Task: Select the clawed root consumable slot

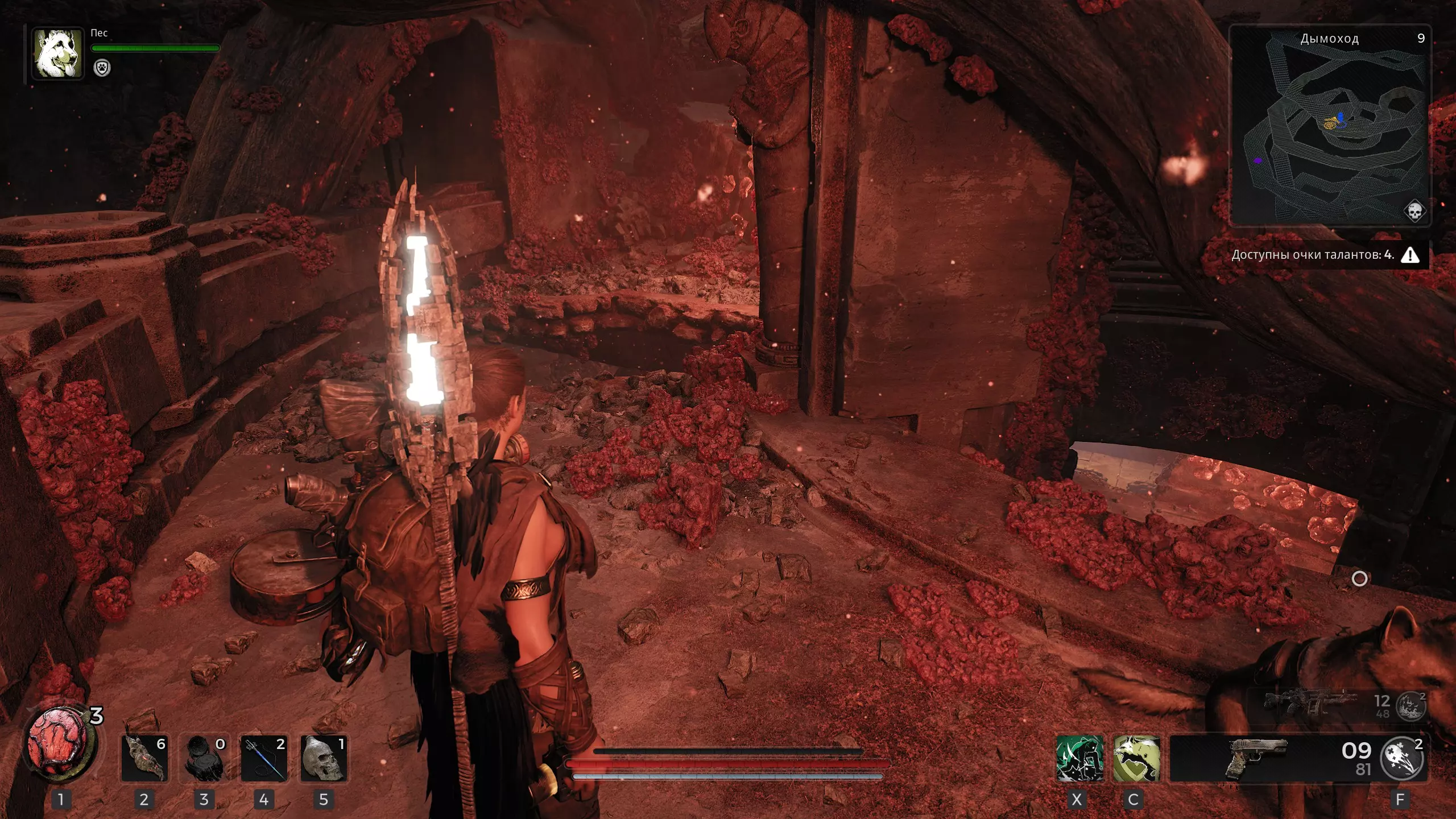Action: tap(144, 758)
